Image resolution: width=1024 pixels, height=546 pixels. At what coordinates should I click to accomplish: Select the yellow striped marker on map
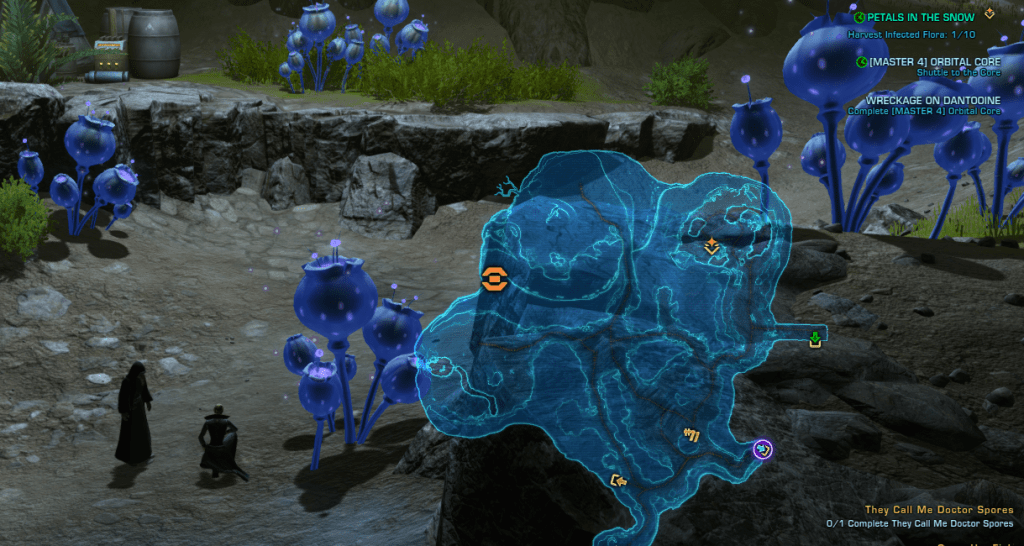[690, 434]
